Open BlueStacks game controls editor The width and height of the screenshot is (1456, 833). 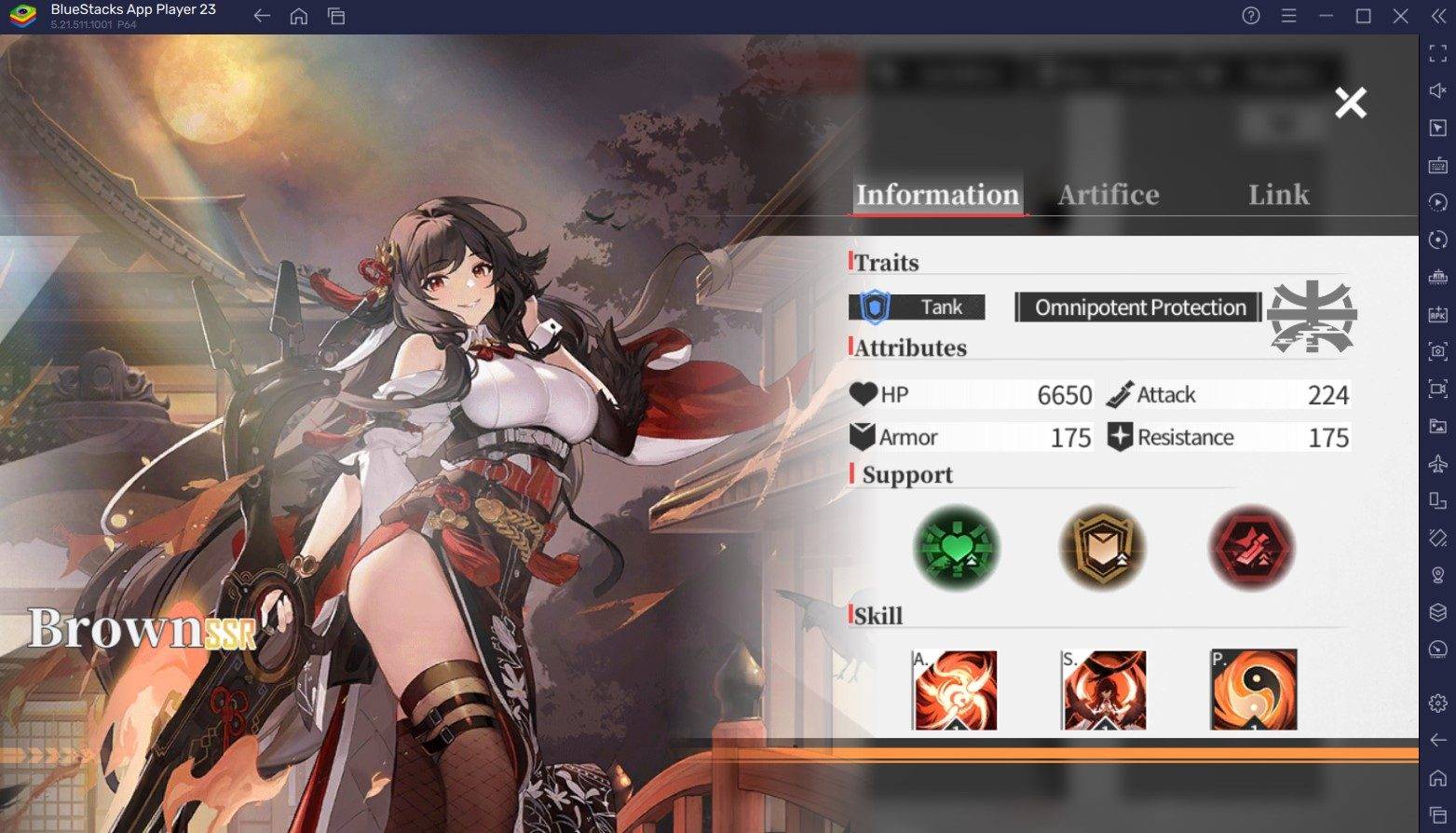pos(1436,165)
